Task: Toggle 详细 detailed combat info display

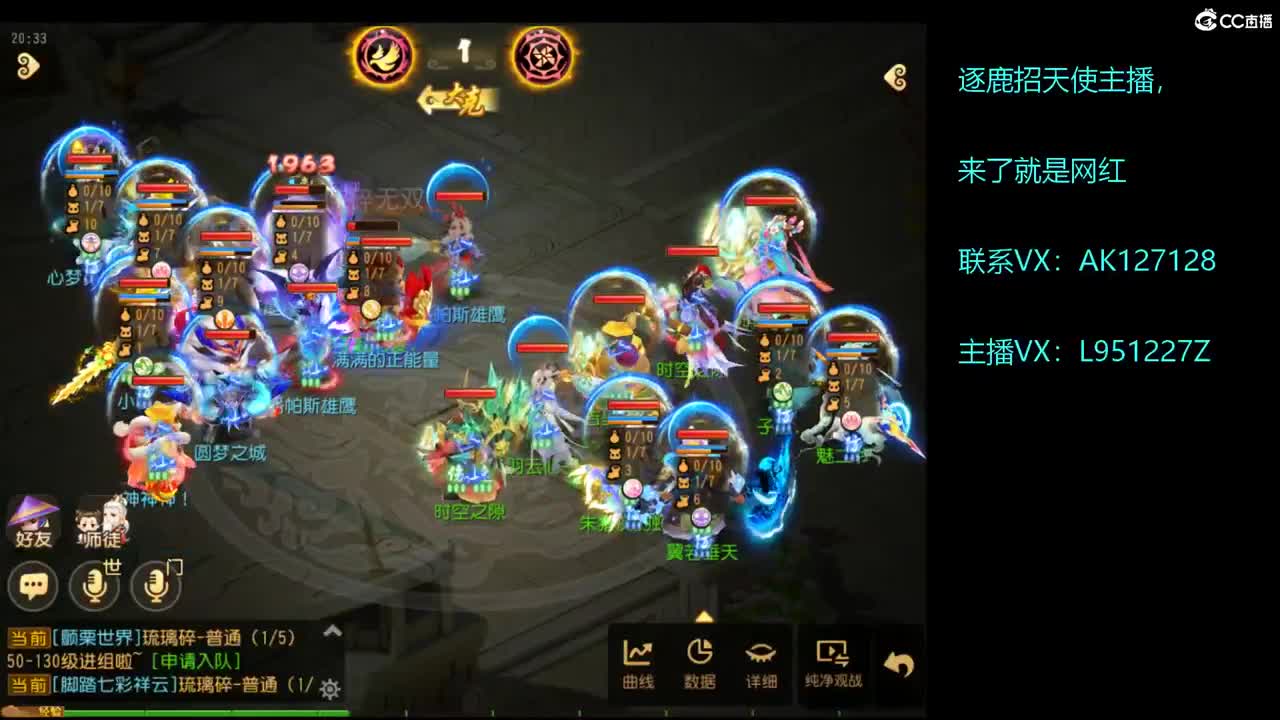Action: coord(763,656)
